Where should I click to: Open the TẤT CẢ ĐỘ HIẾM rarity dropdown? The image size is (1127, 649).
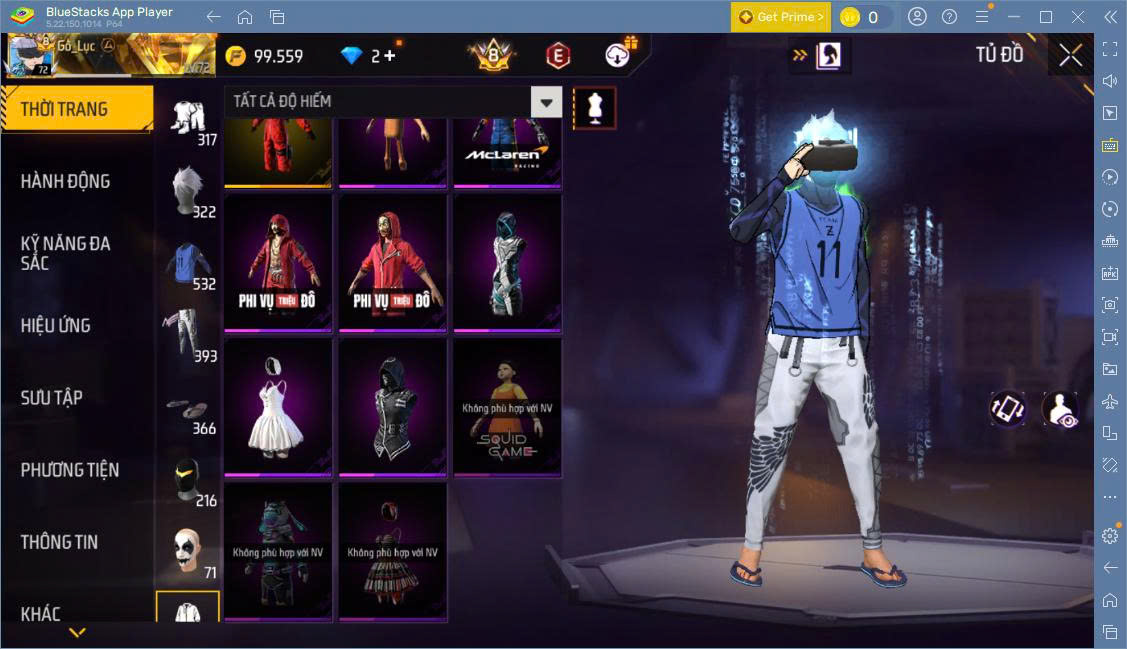point(546,101)
